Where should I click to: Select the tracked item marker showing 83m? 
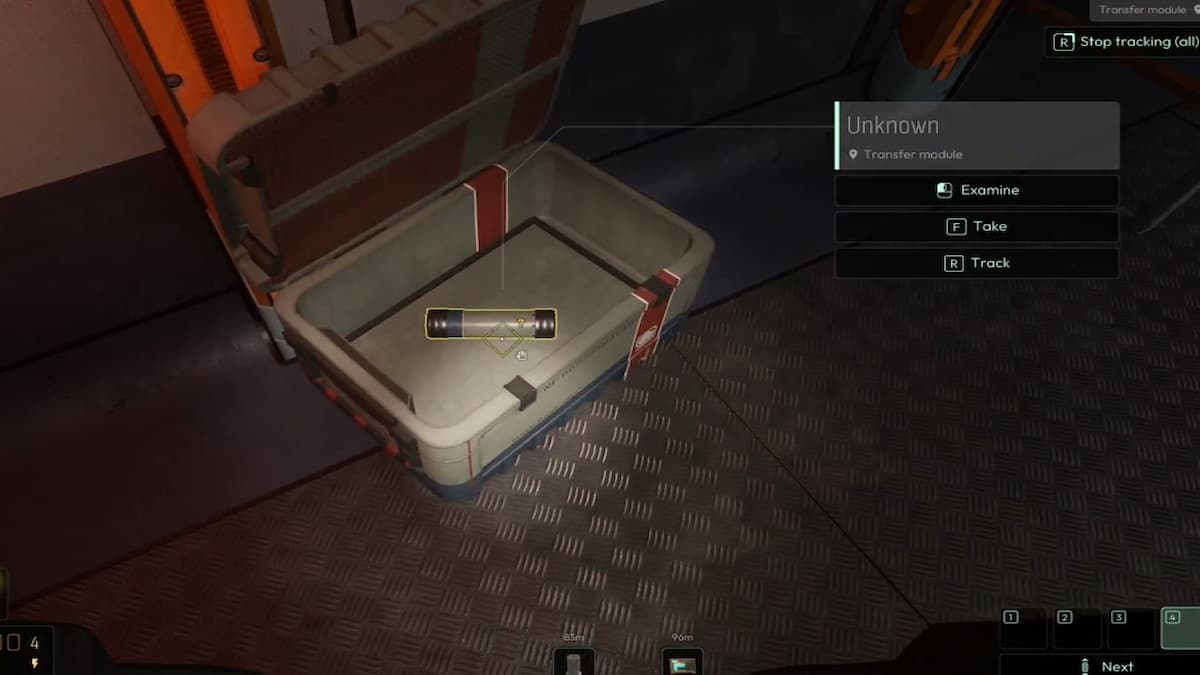(574, 662)
